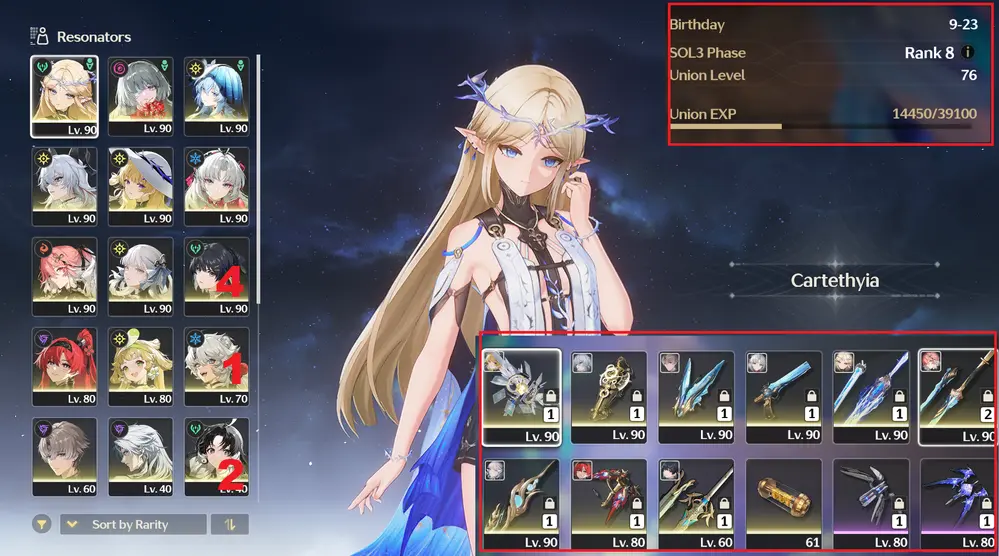The image size is (999, 556).
Task: Select the blonde resonator wearing a white hat
Action: (141, 186)
